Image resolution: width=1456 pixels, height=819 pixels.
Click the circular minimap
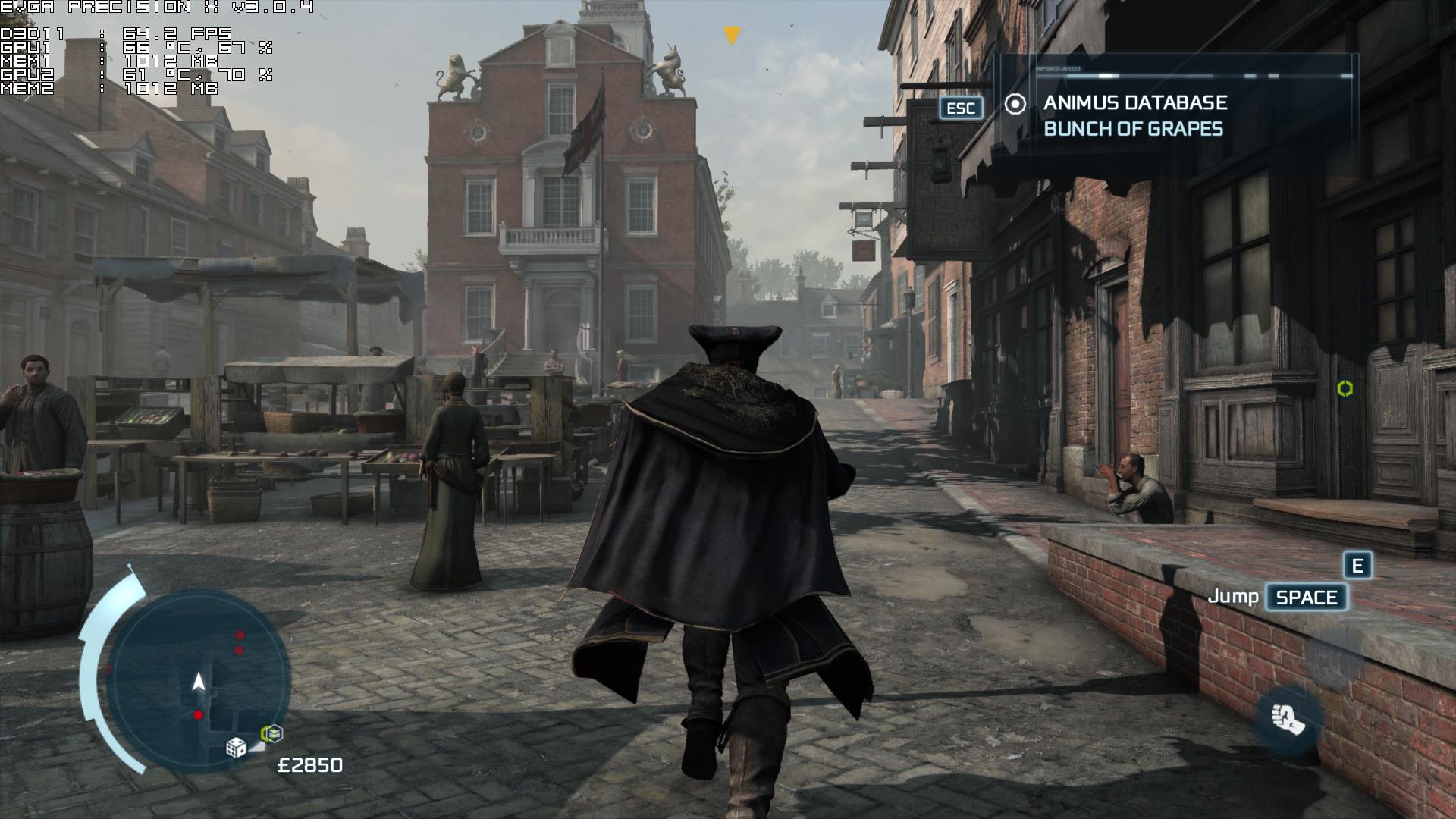(x=199, y=680)
